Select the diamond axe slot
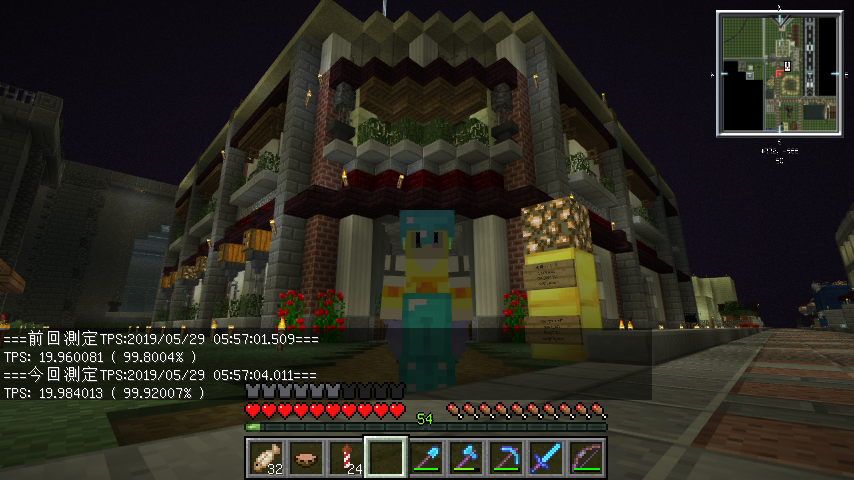The width and height of the screenshot is (854, 480). pos(465,458)
